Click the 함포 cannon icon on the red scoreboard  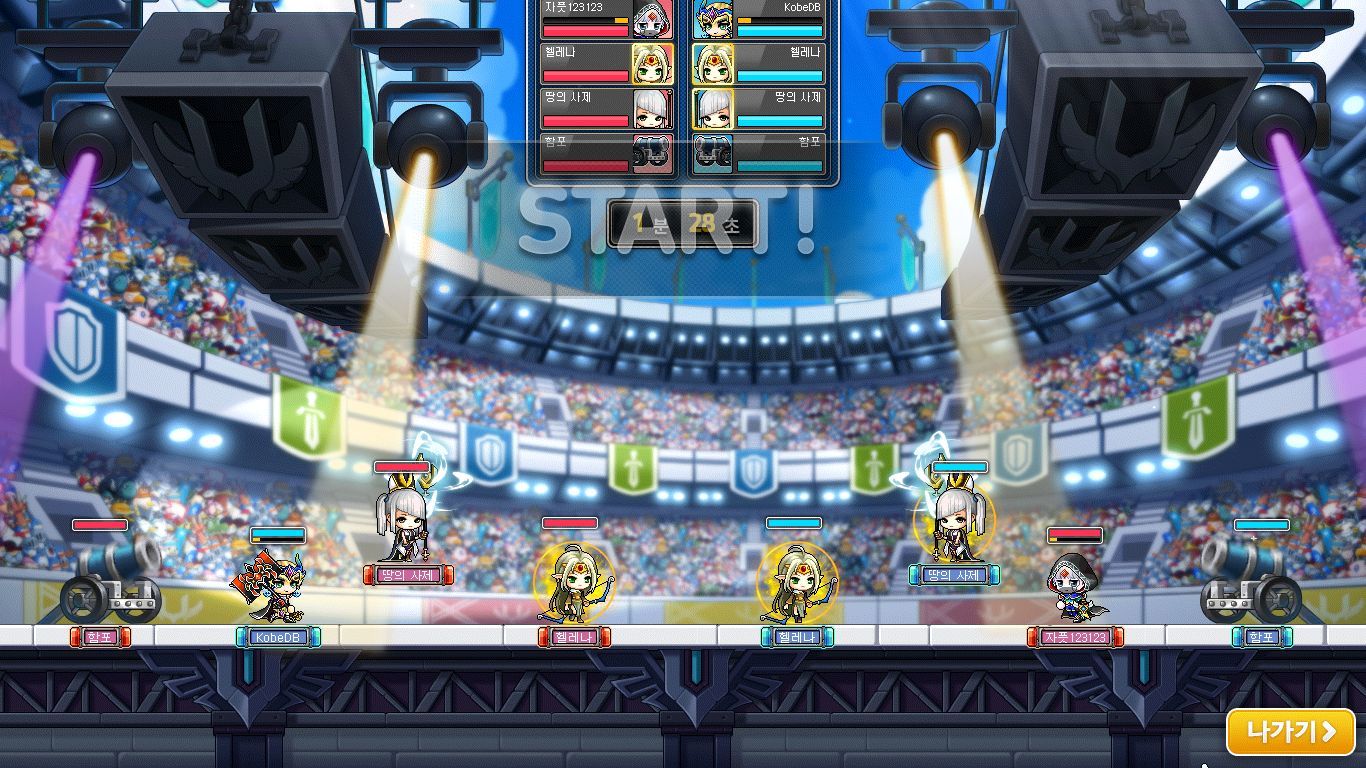[655, 152]
